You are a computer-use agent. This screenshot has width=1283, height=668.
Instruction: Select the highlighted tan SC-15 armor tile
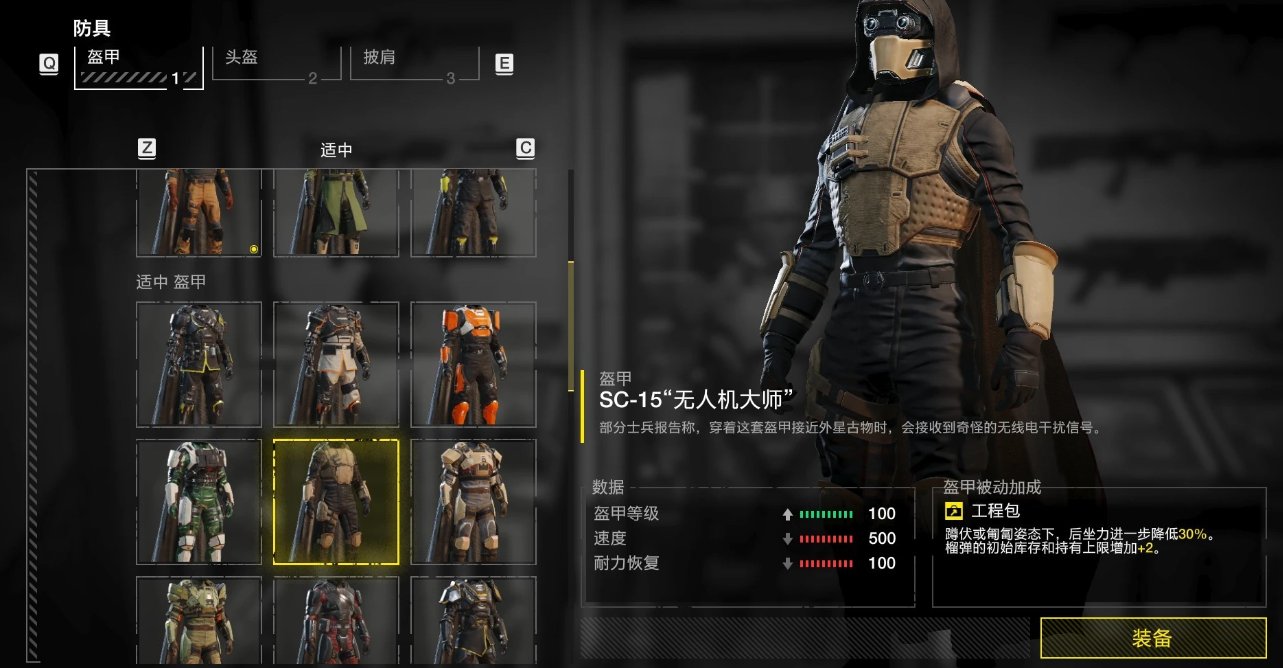(x=336, y=502)
